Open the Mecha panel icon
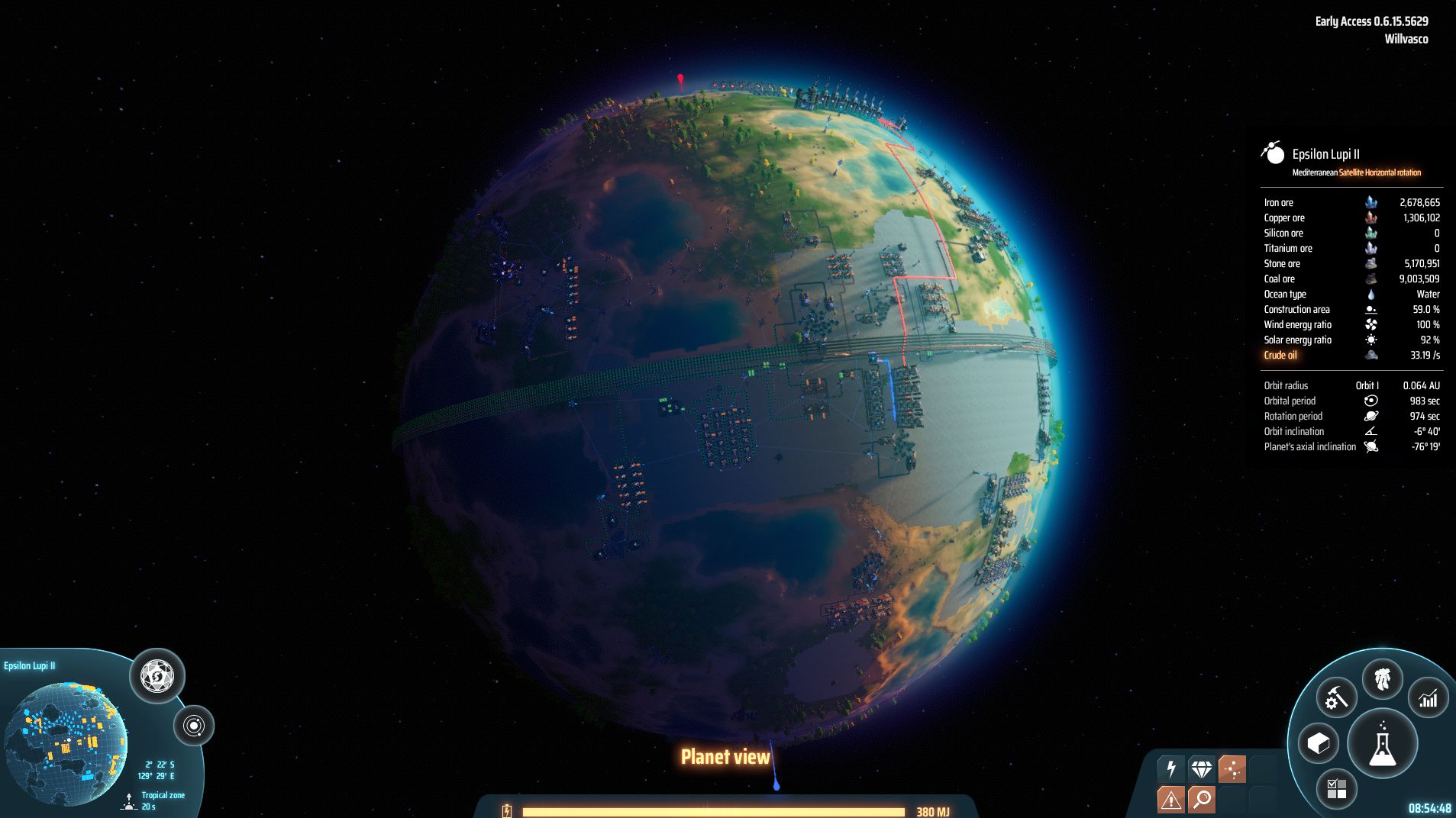Screen dimensions: 1456x818 1383,680
